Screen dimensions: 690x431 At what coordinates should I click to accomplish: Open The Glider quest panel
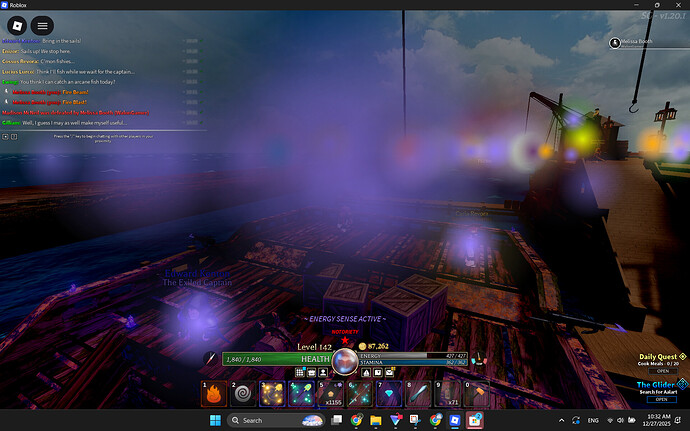(x=661, y=399)
